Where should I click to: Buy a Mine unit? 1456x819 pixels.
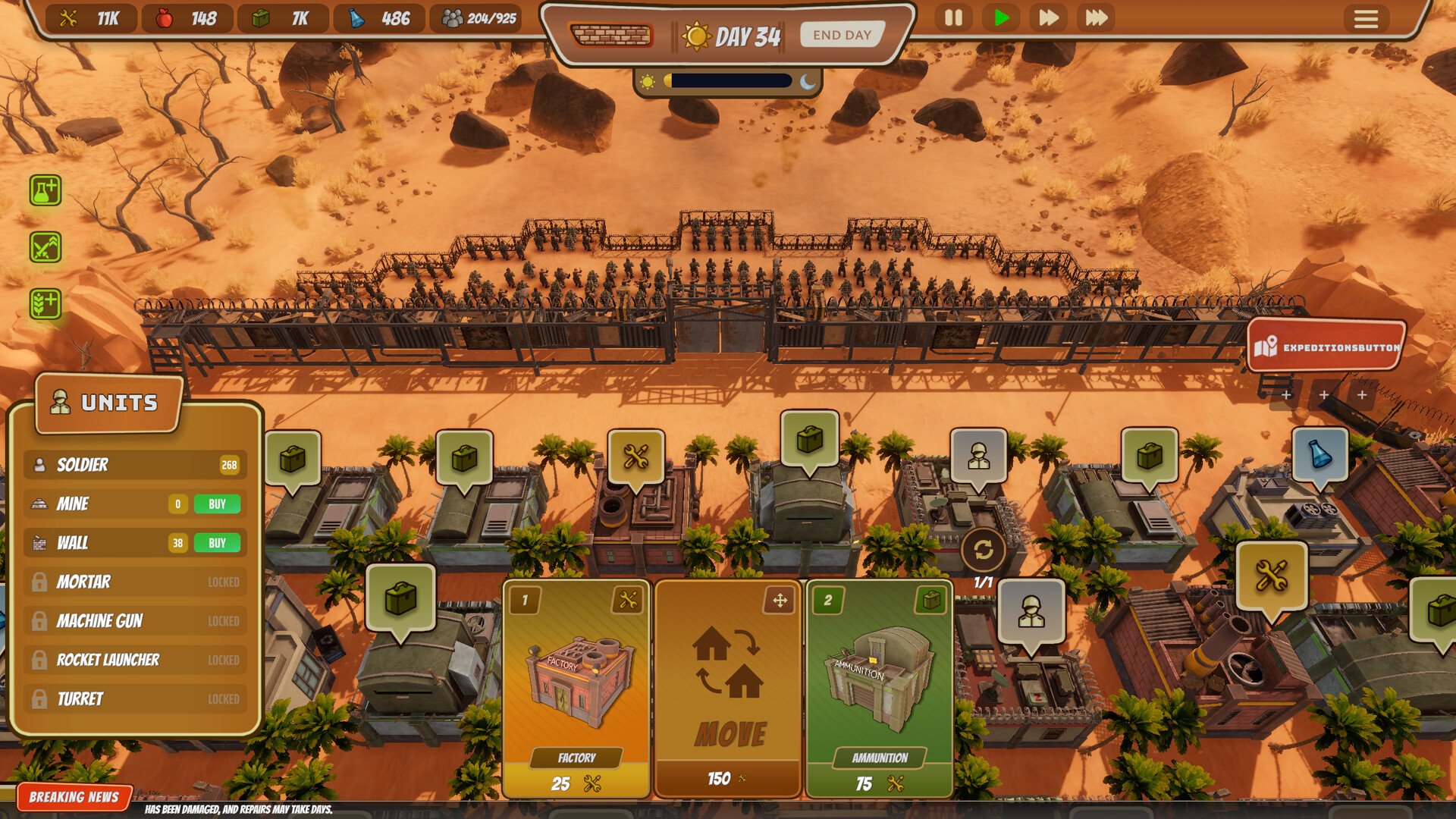tap(217, 504)
